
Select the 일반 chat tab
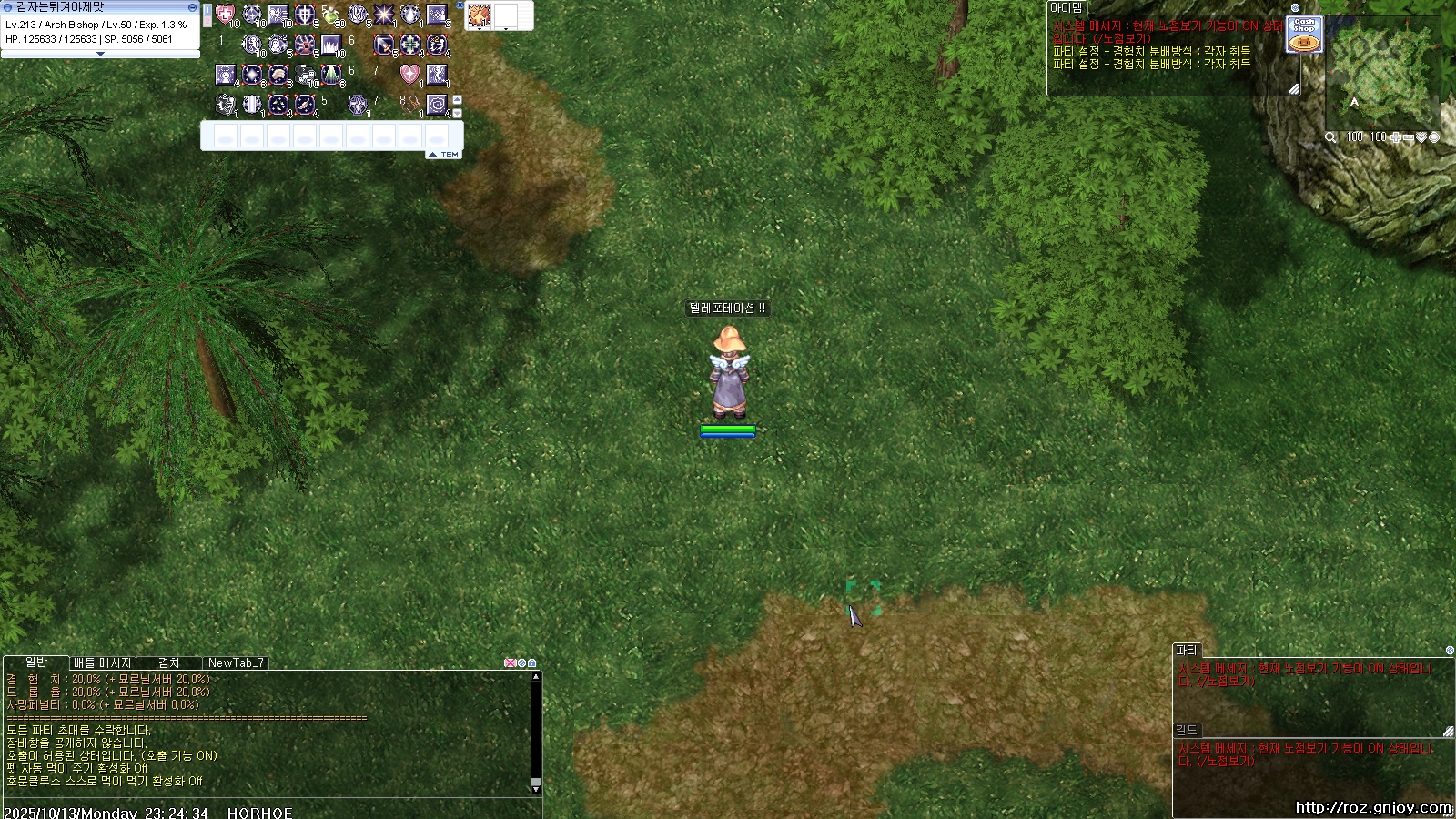click(x=36, y=662)
